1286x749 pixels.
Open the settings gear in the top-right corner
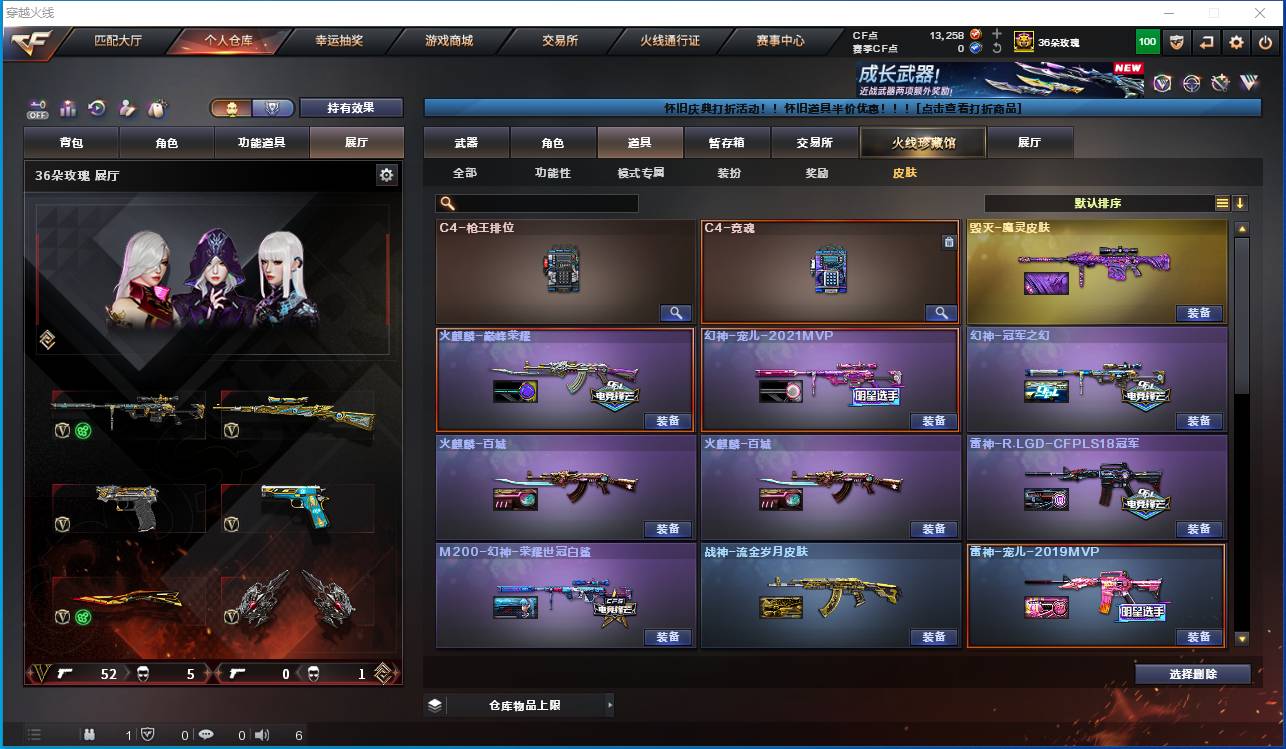1236,41
